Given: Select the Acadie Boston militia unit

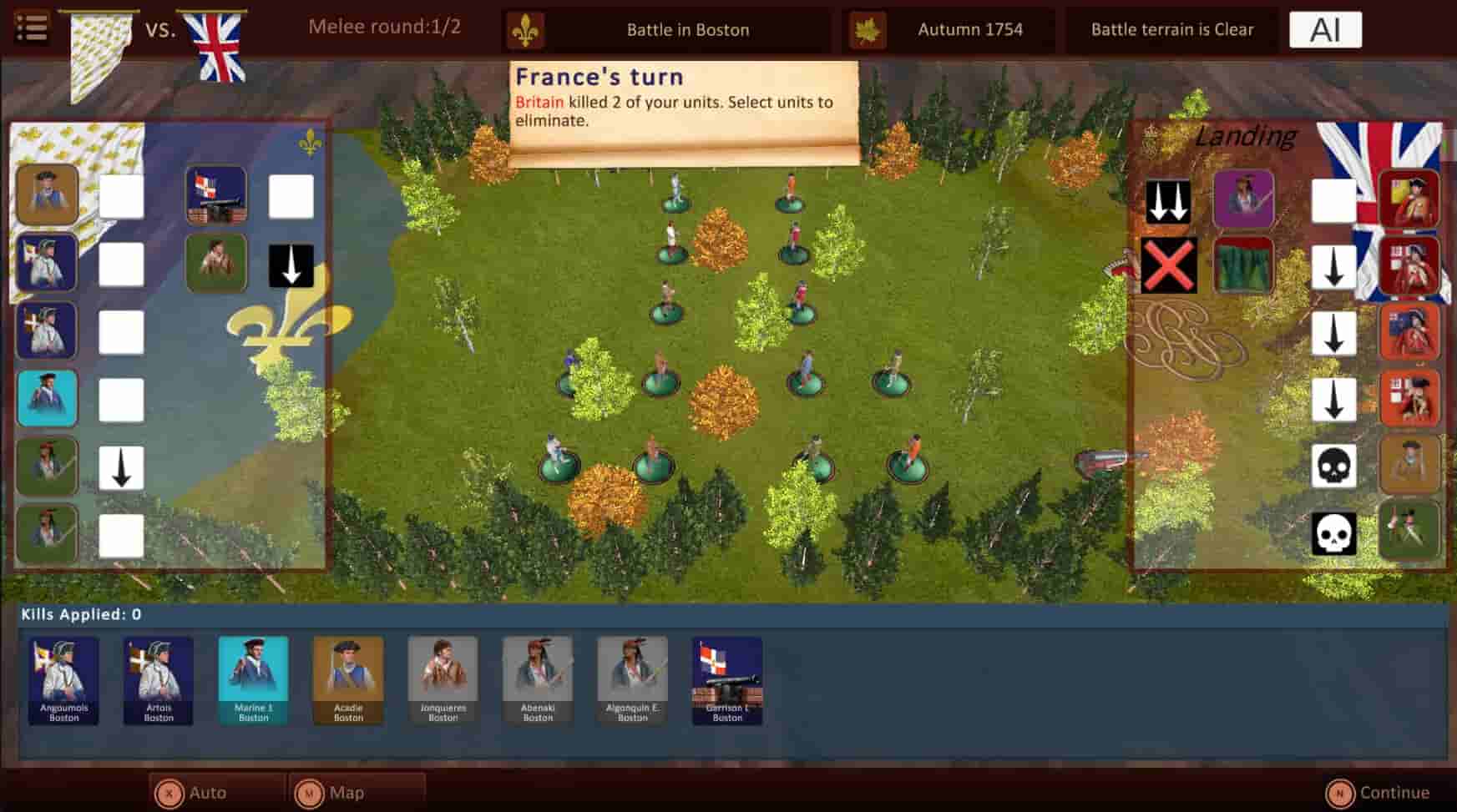Looking at the screenshot, I should tap(349, 680).
